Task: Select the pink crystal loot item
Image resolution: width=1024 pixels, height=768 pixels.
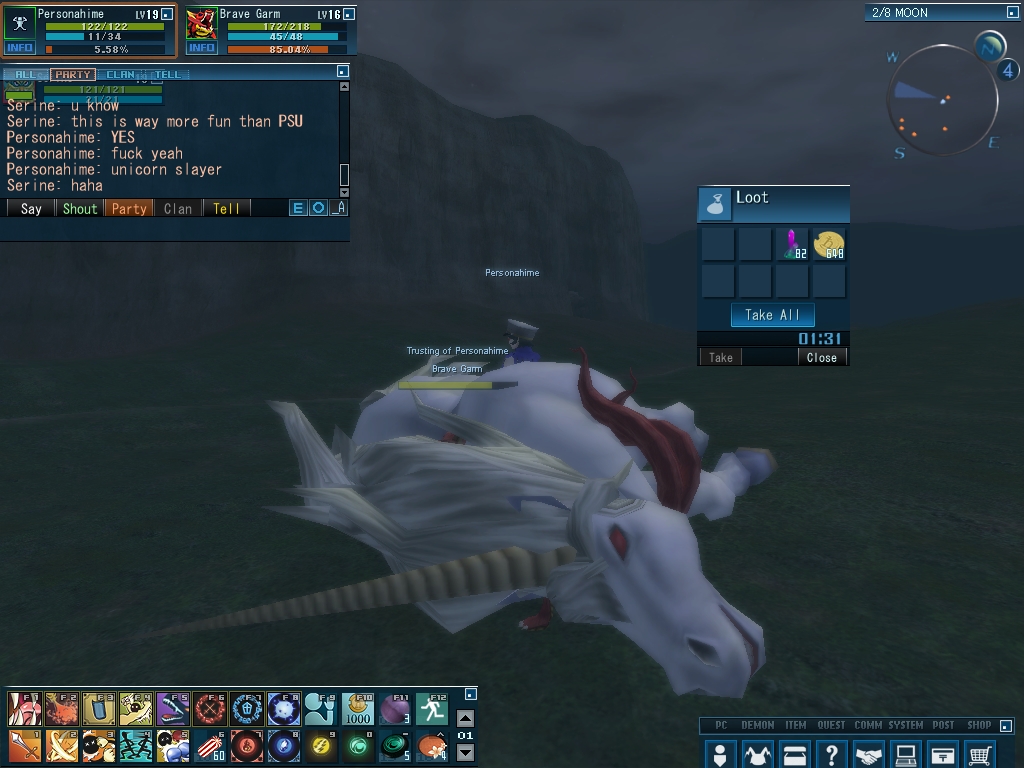Action: (x=793, y=243)
